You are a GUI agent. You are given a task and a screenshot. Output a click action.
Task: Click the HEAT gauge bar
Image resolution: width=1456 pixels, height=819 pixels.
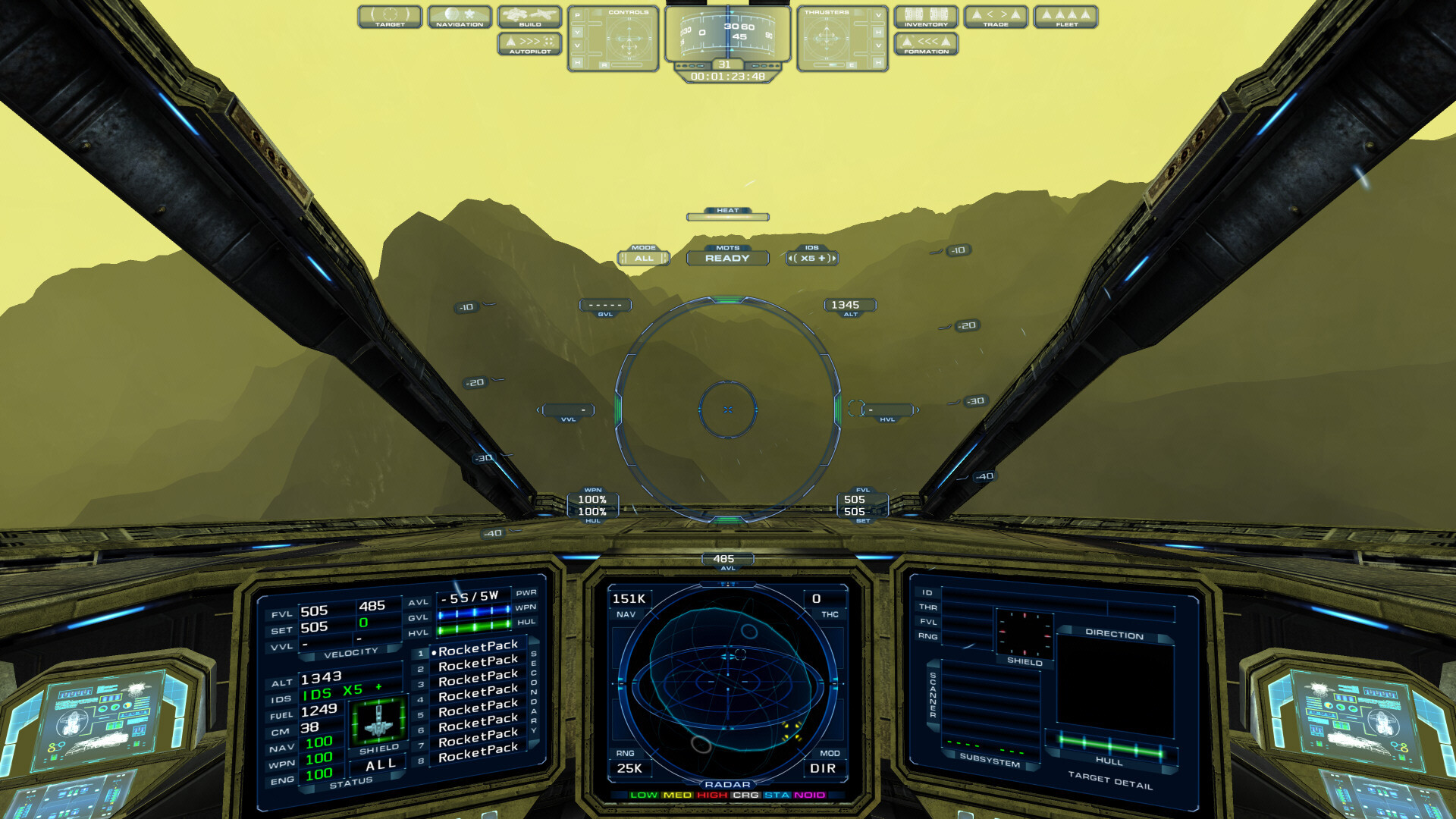point(726,216)
